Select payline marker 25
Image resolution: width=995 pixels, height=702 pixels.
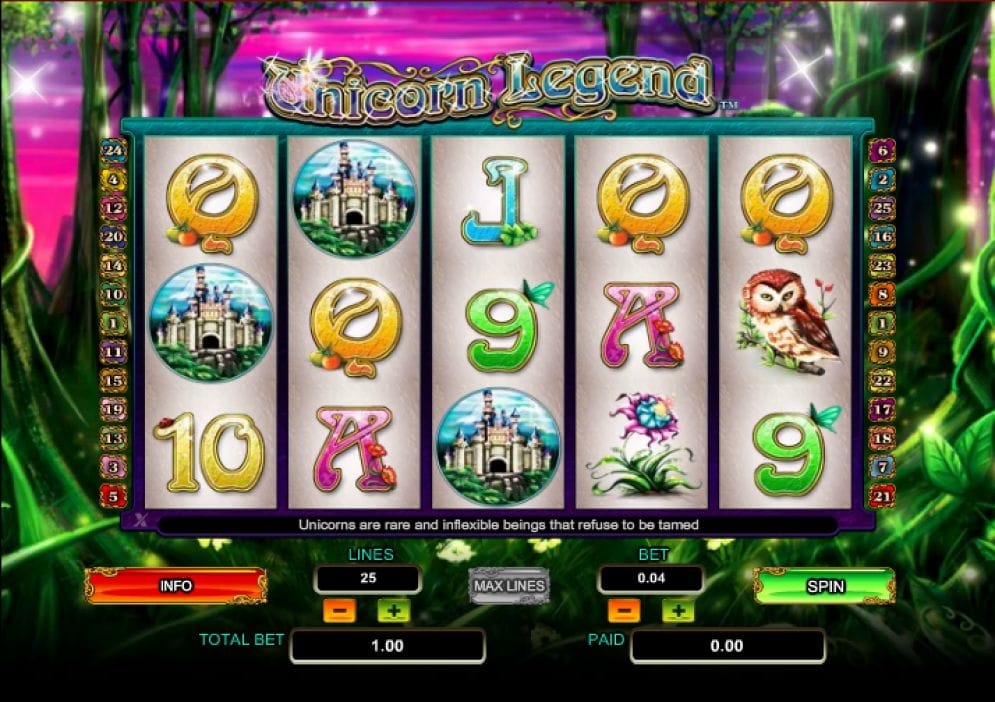(882, 209)
